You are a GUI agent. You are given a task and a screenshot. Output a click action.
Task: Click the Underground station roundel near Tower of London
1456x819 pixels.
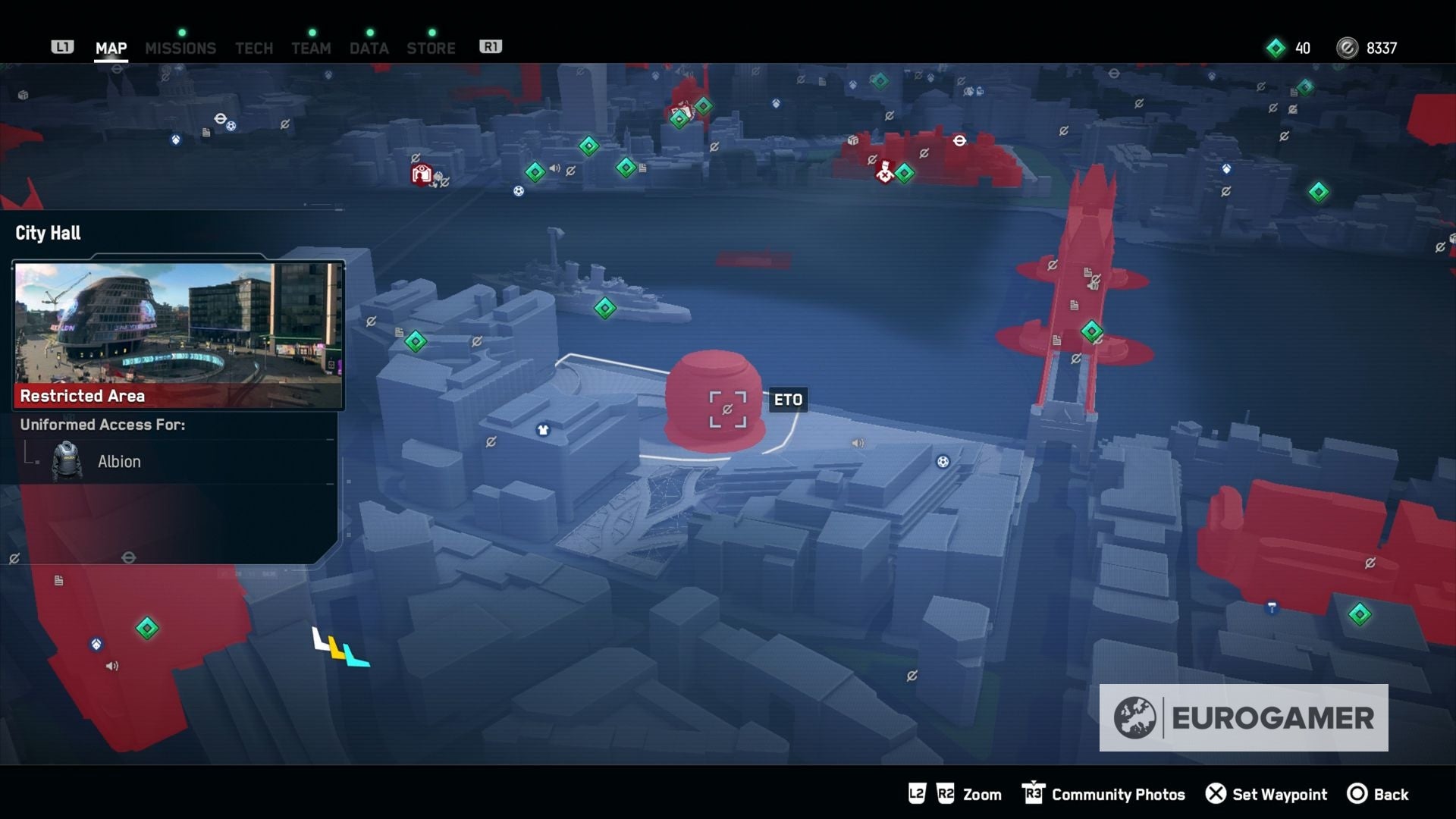click(961, 140)
